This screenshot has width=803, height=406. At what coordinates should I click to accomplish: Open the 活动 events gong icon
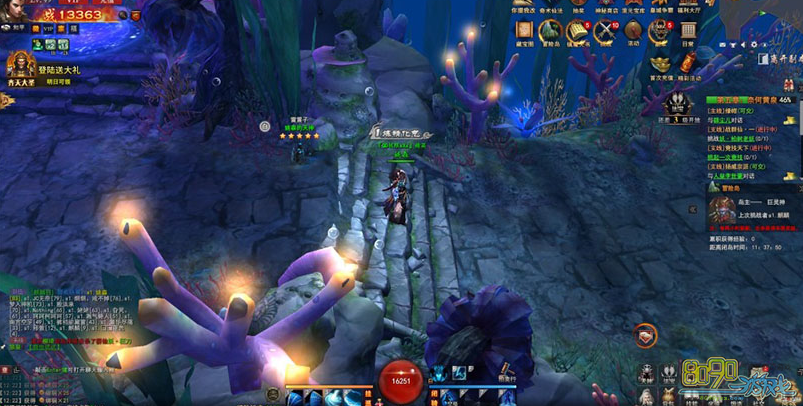pyautogui.click(x=632, y=31)
